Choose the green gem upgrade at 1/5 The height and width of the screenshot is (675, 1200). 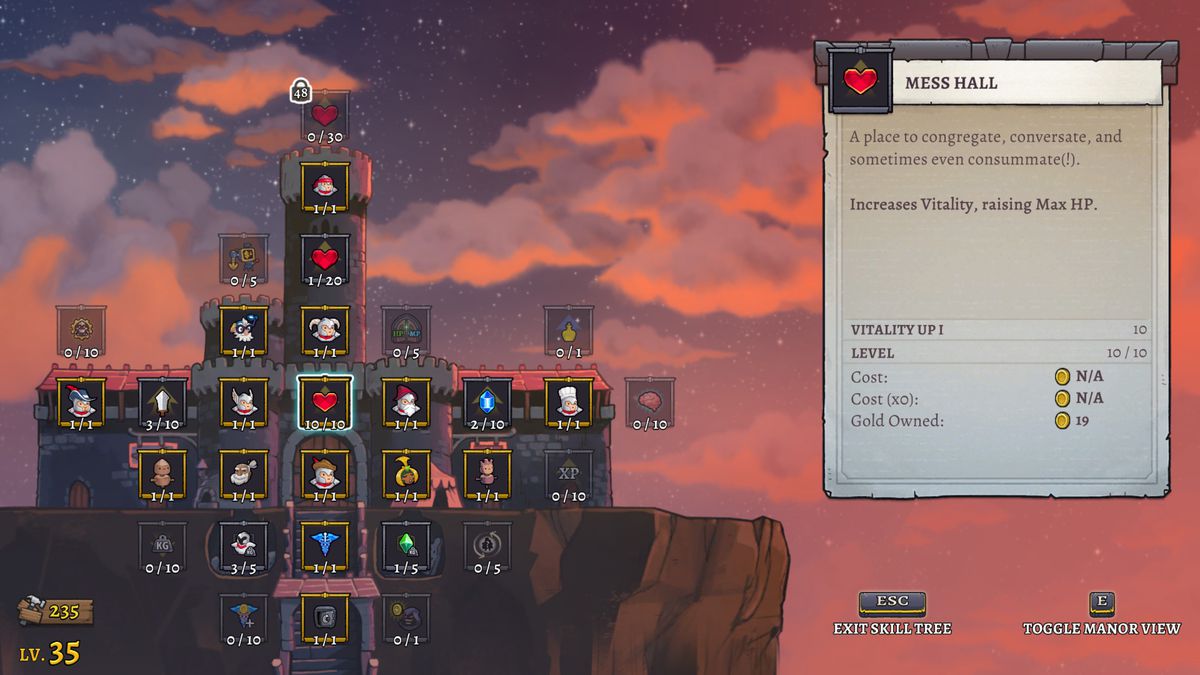point(406,546)
